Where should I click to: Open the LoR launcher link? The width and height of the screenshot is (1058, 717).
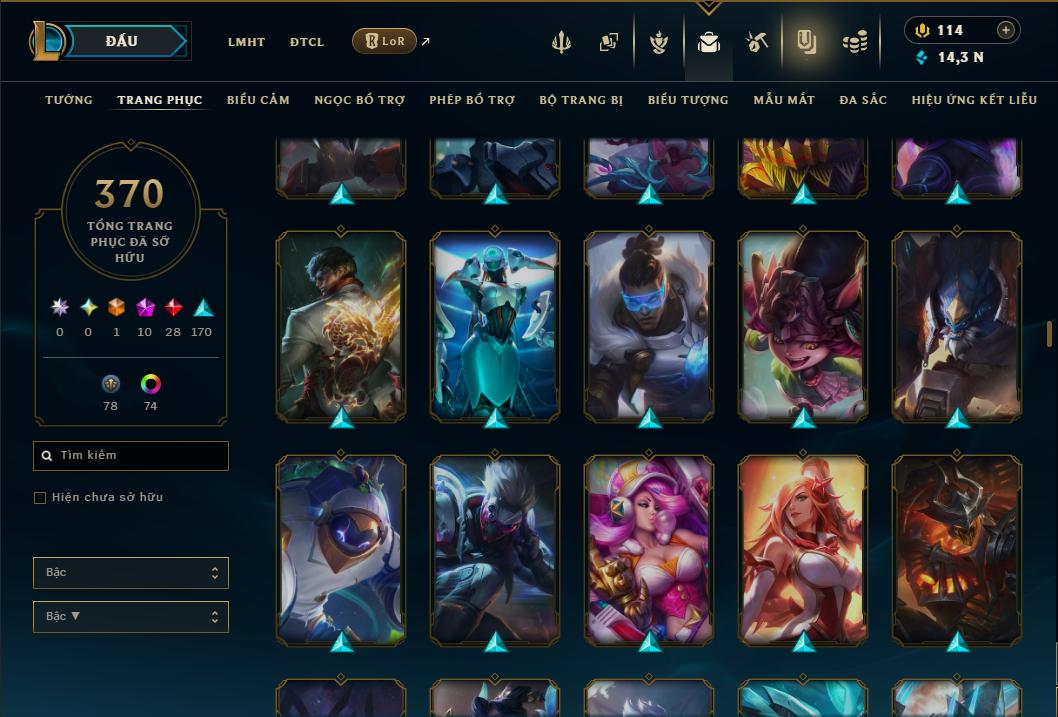click(385, 42)
